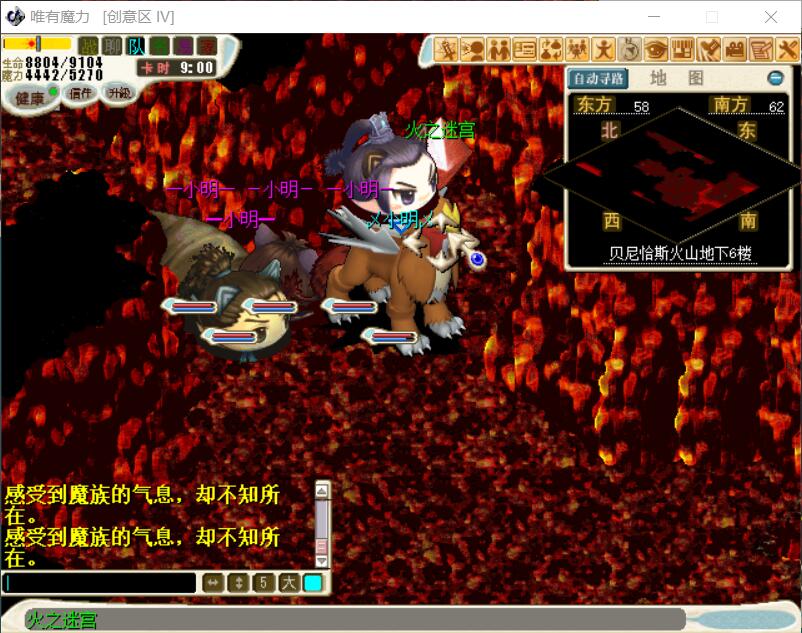The image size is (802, 633).
Task: Activate the 自动寻路 auto-pathfinding button
Action: [598, 78]
